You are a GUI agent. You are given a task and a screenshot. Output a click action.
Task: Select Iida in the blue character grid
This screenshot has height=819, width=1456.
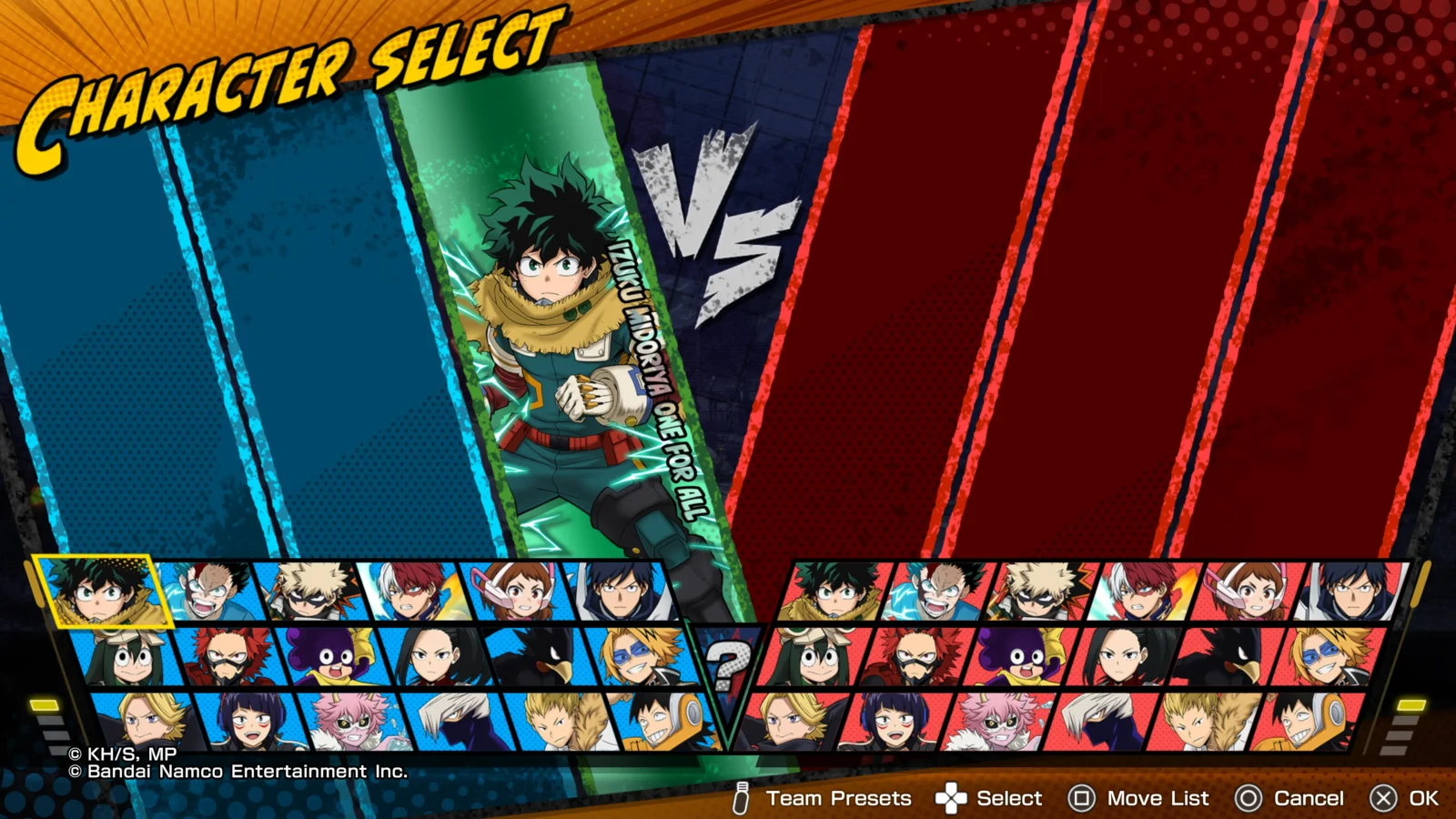pos(619,592)
